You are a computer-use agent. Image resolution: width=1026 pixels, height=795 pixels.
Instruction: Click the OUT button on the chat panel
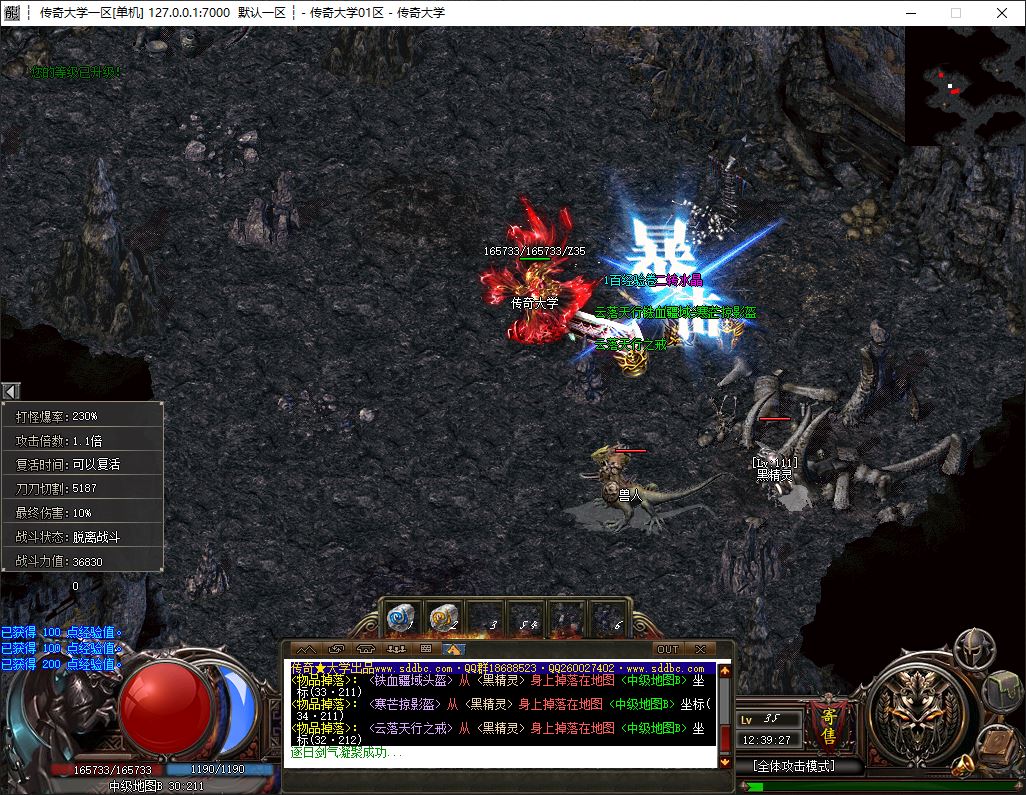(x=667, y=649)
